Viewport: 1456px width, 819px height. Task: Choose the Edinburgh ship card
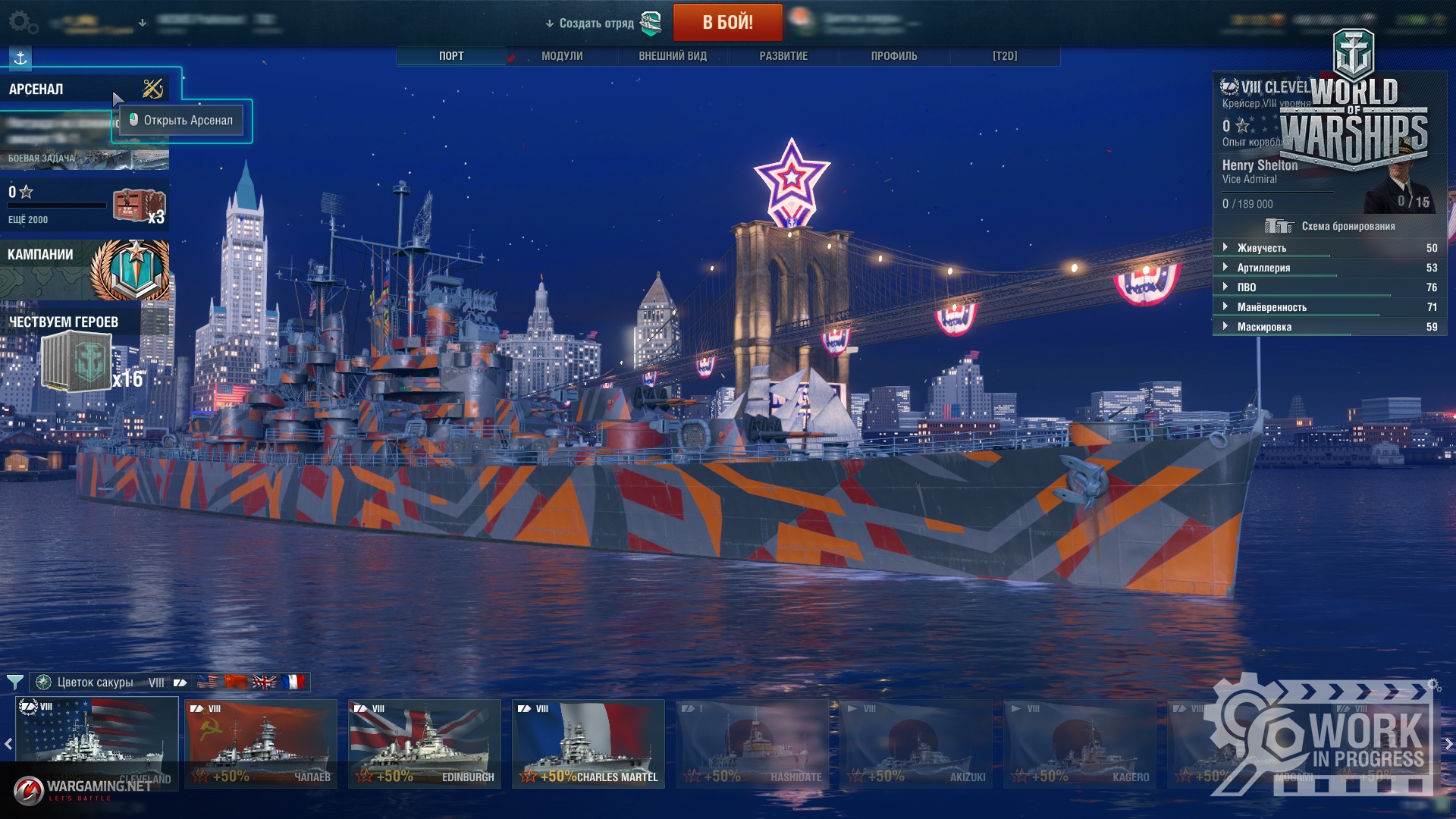425,743
